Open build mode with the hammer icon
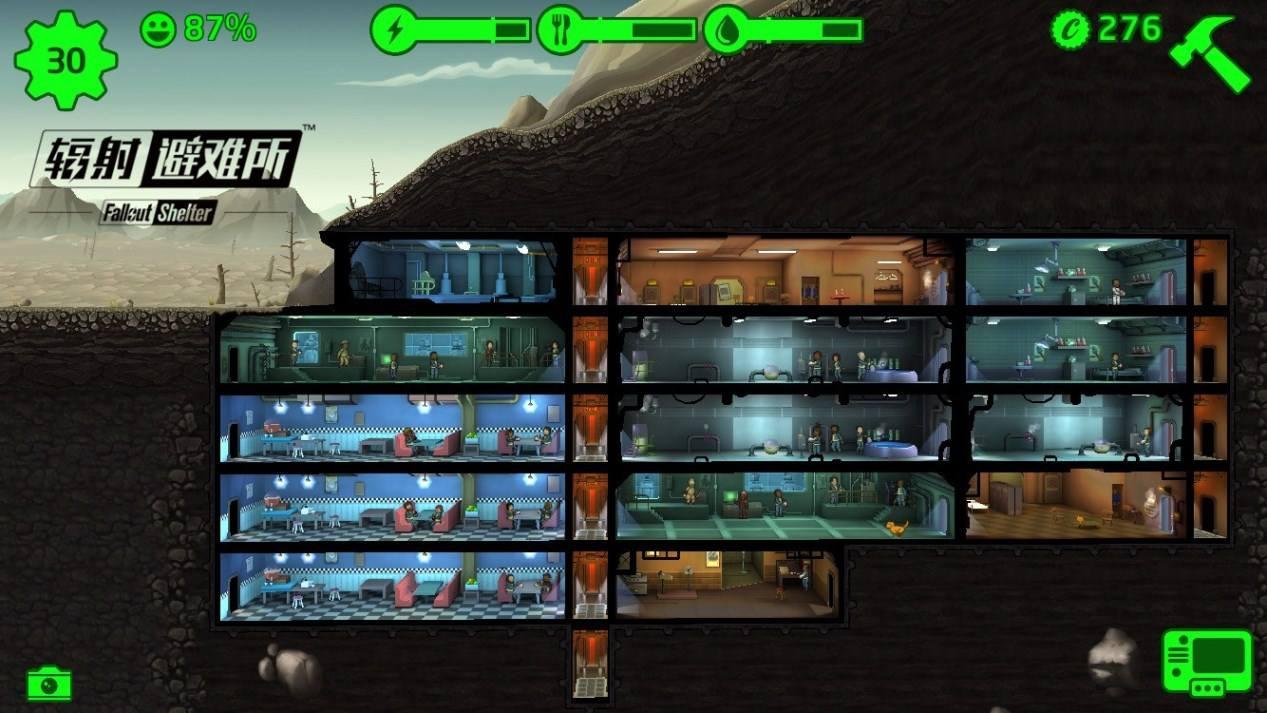The image size is (1267, 713). point(1209,52)
